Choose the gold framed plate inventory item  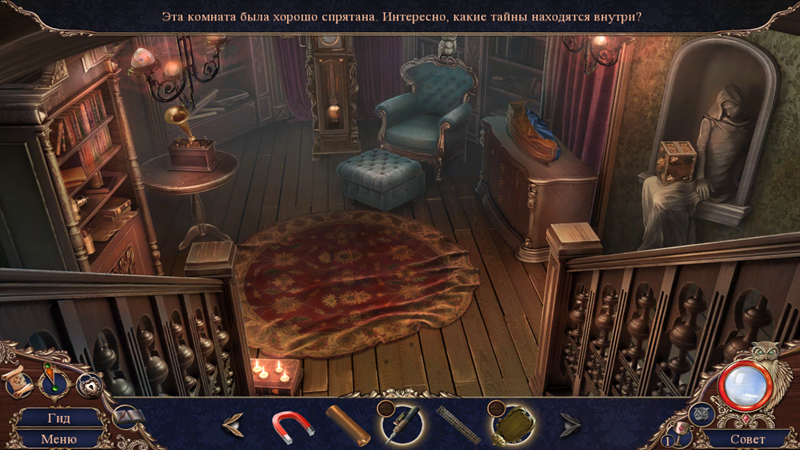(513, 424)
